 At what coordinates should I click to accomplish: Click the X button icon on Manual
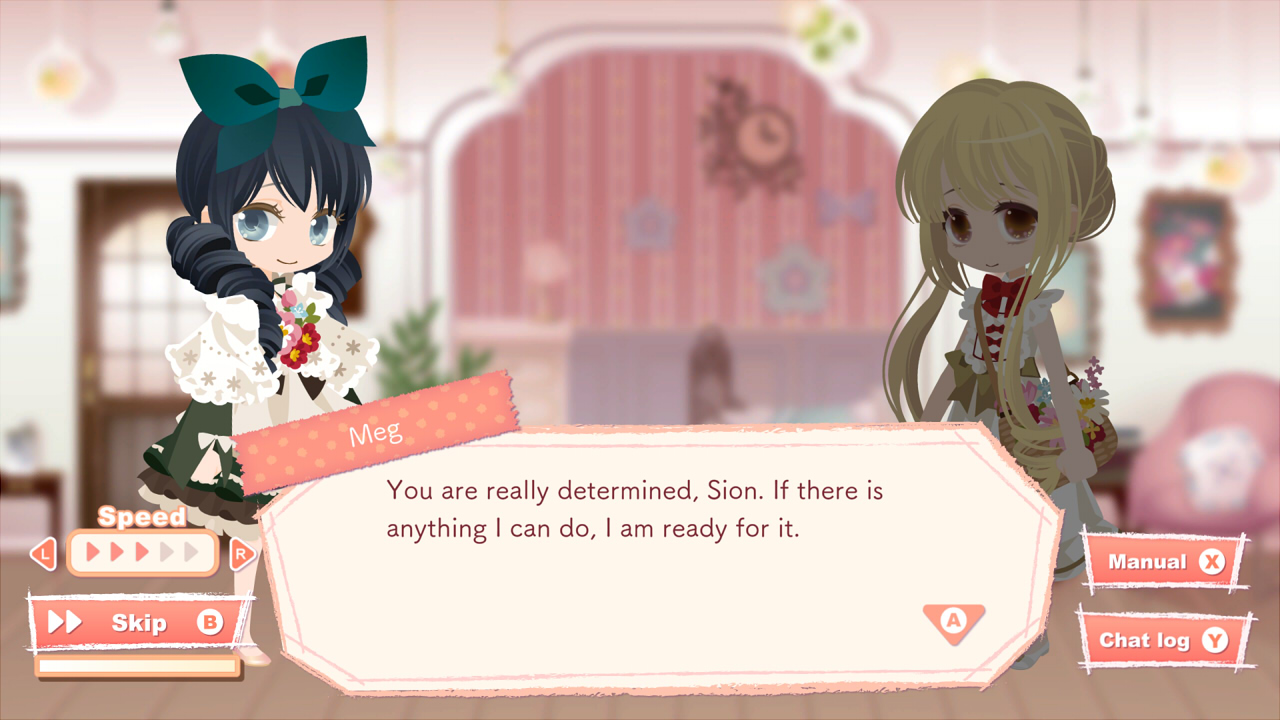1214,561
